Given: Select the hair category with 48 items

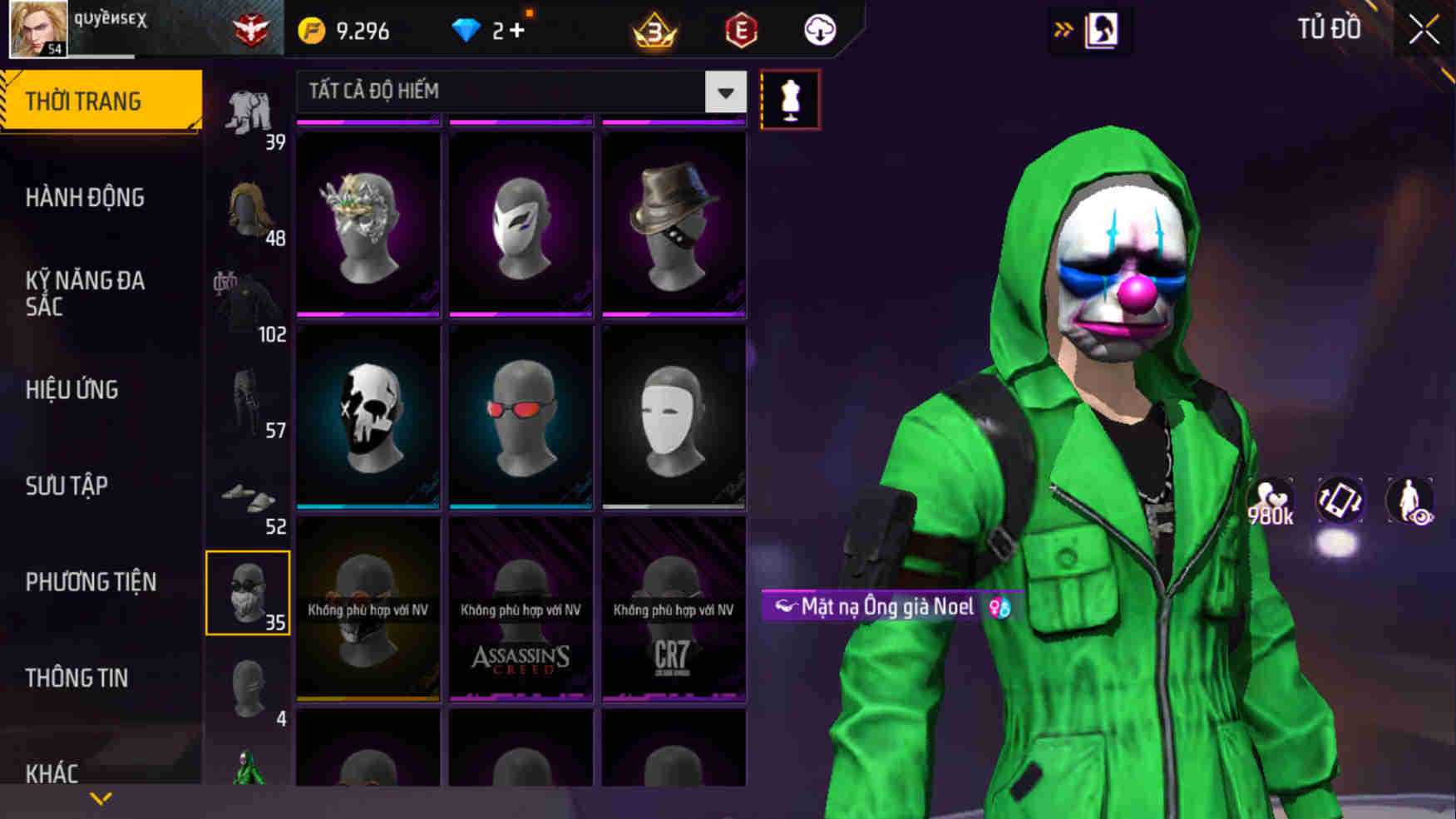Looking at the screenshot, I should point(247,208).
